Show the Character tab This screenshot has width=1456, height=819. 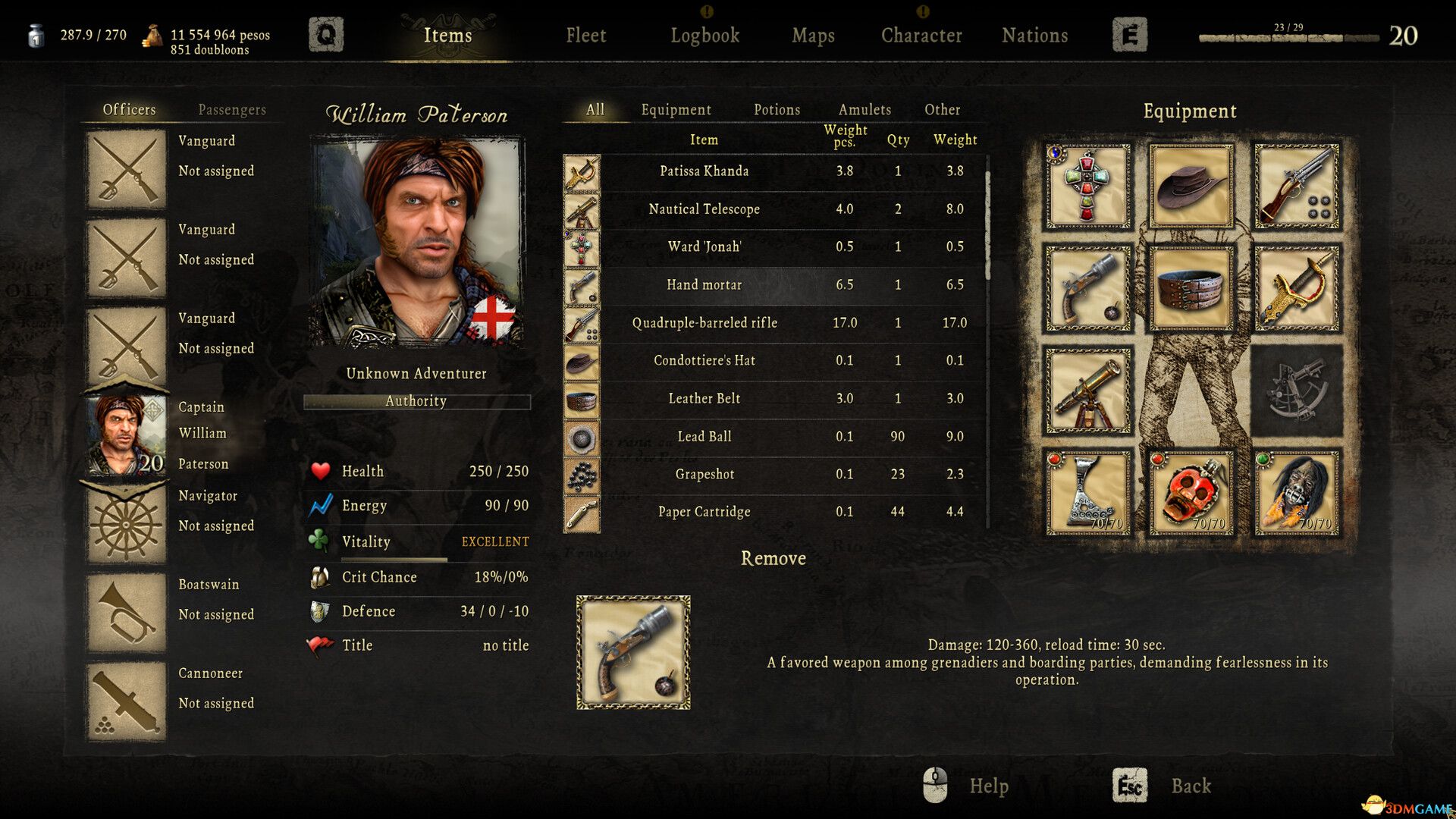[x=921, y=36]
